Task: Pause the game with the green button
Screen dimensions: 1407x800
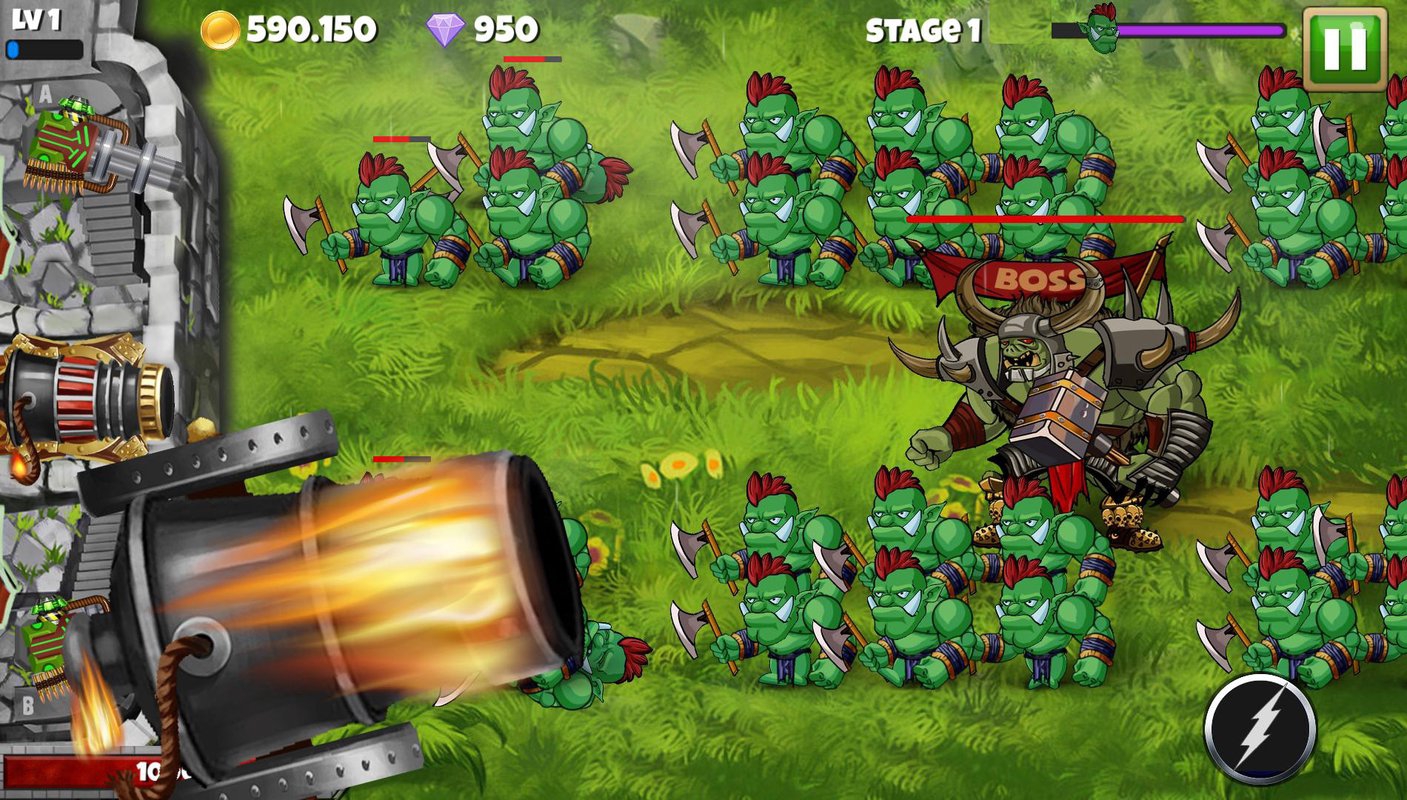Action: [1344, 48]
